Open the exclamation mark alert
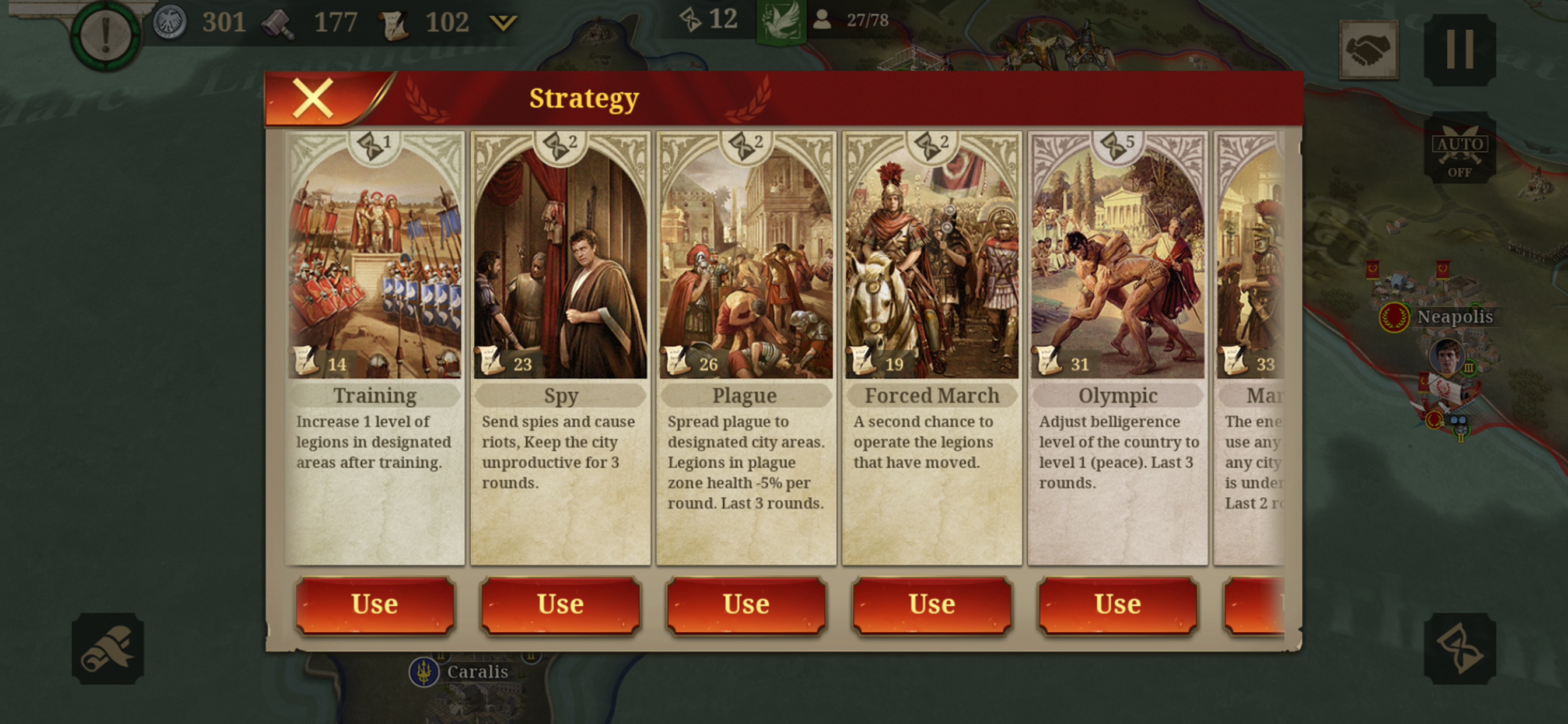The width and height of the screenshot is (1568, 724). (x=106, y=34)
